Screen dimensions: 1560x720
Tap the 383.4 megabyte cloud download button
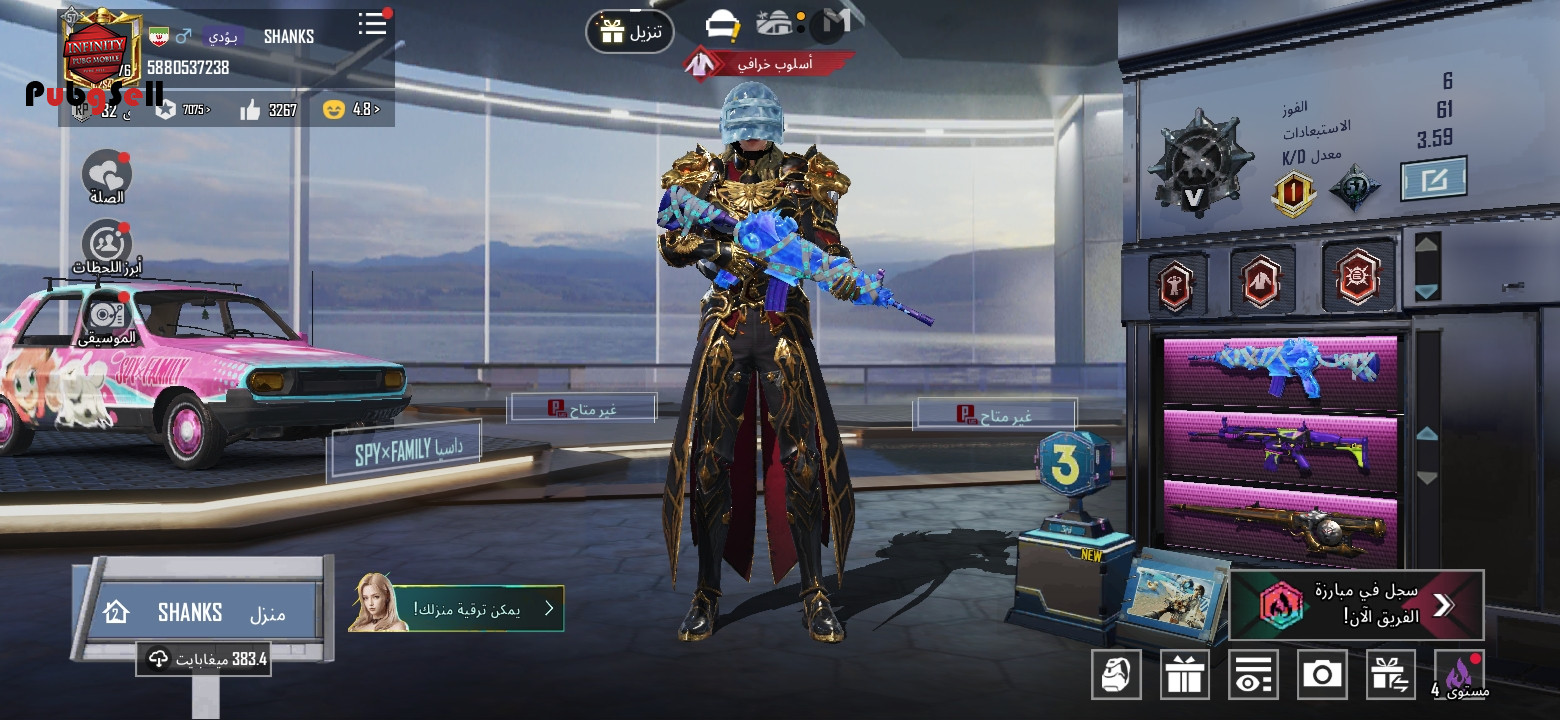[204, 659]
